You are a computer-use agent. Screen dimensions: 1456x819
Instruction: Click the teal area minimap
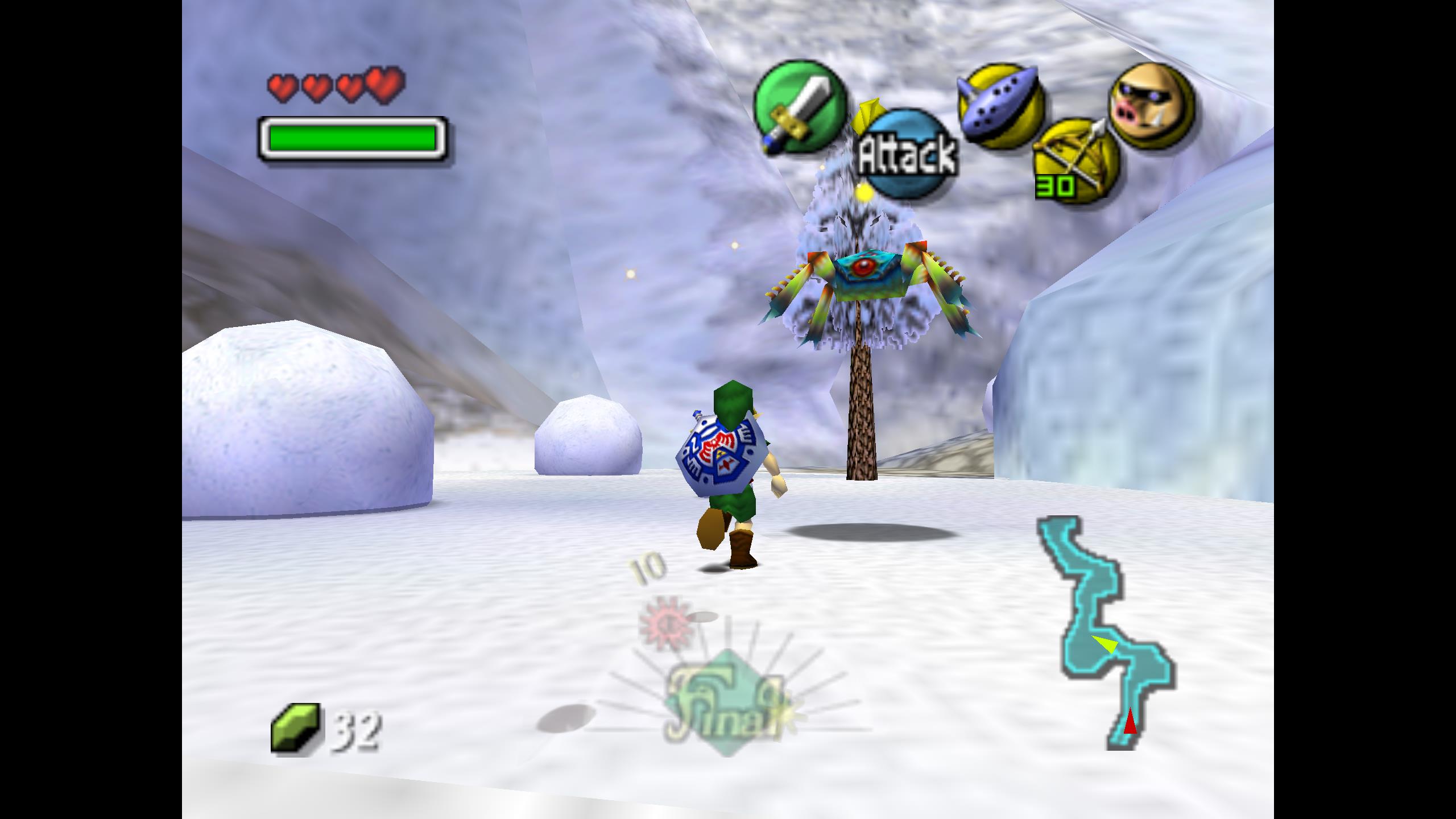[1107, 632]
